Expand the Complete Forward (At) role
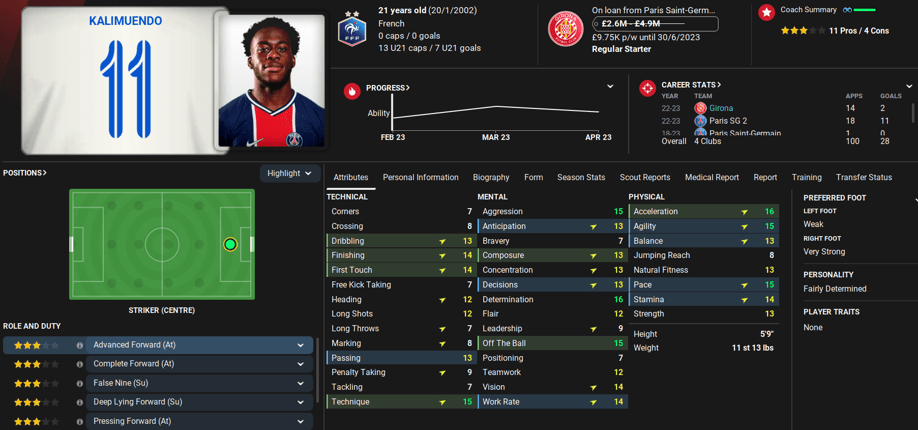 pyautogui.click(x=300, y=364)
